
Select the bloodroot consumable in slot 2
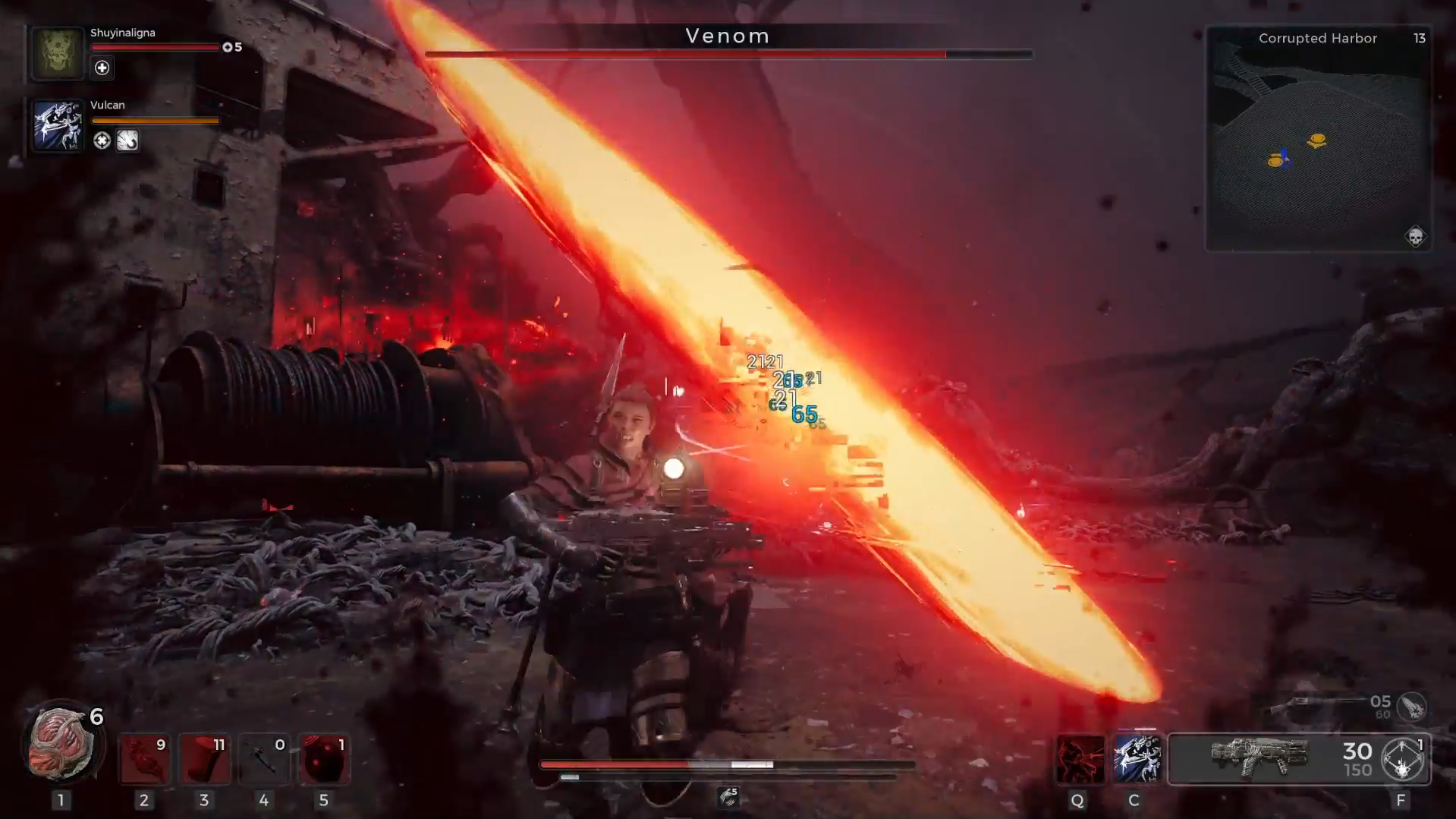click(x=146, y=758)
